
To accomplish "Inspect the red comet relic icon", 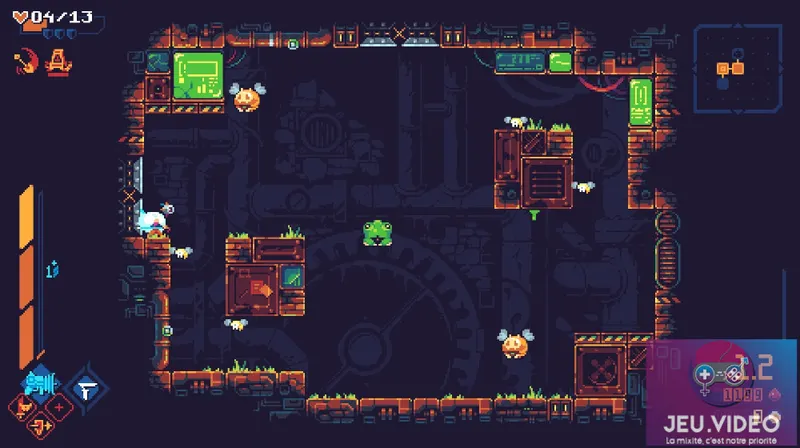I will 25,62.
